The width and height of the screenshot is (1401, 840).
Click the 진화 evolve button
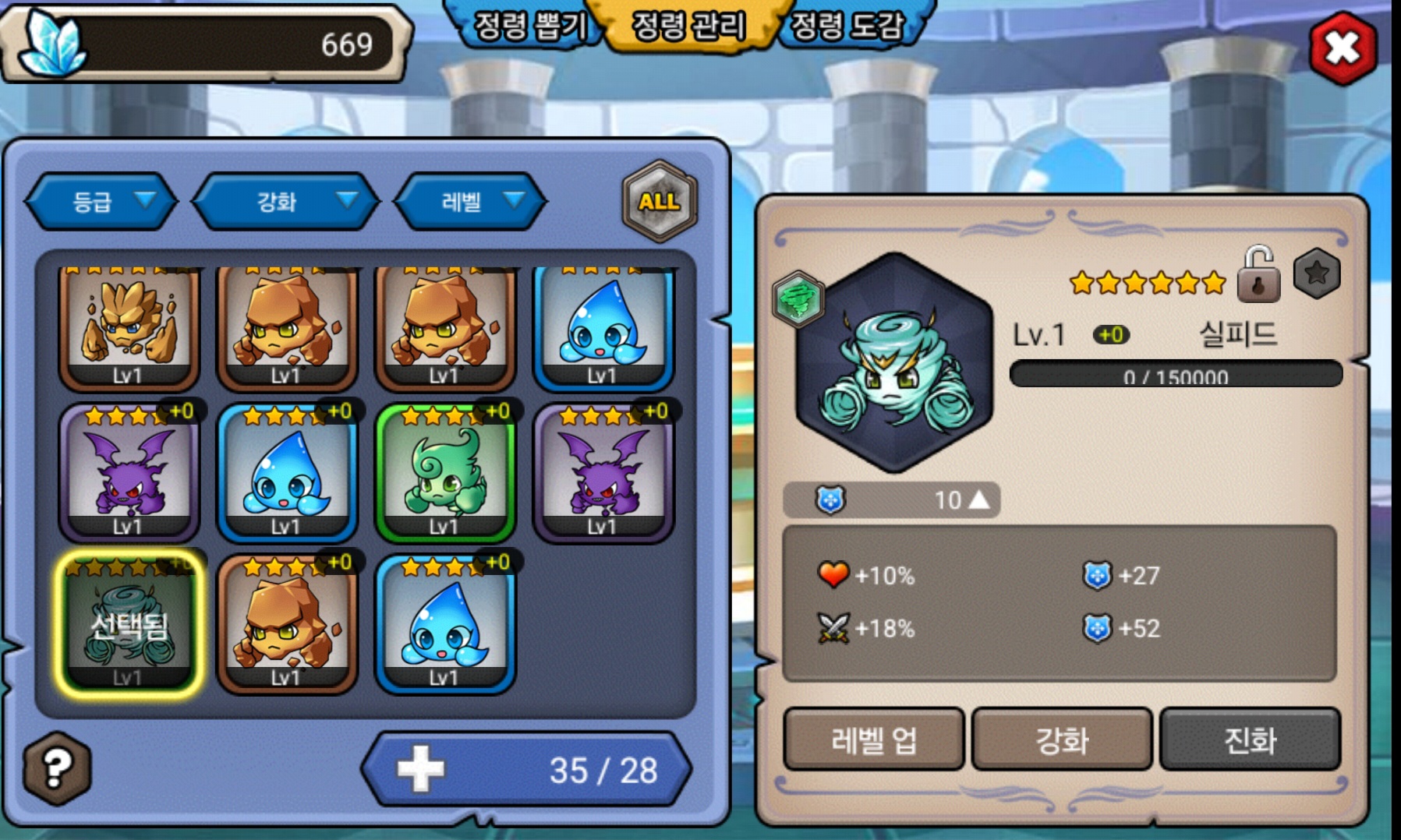pos(1250,739)
